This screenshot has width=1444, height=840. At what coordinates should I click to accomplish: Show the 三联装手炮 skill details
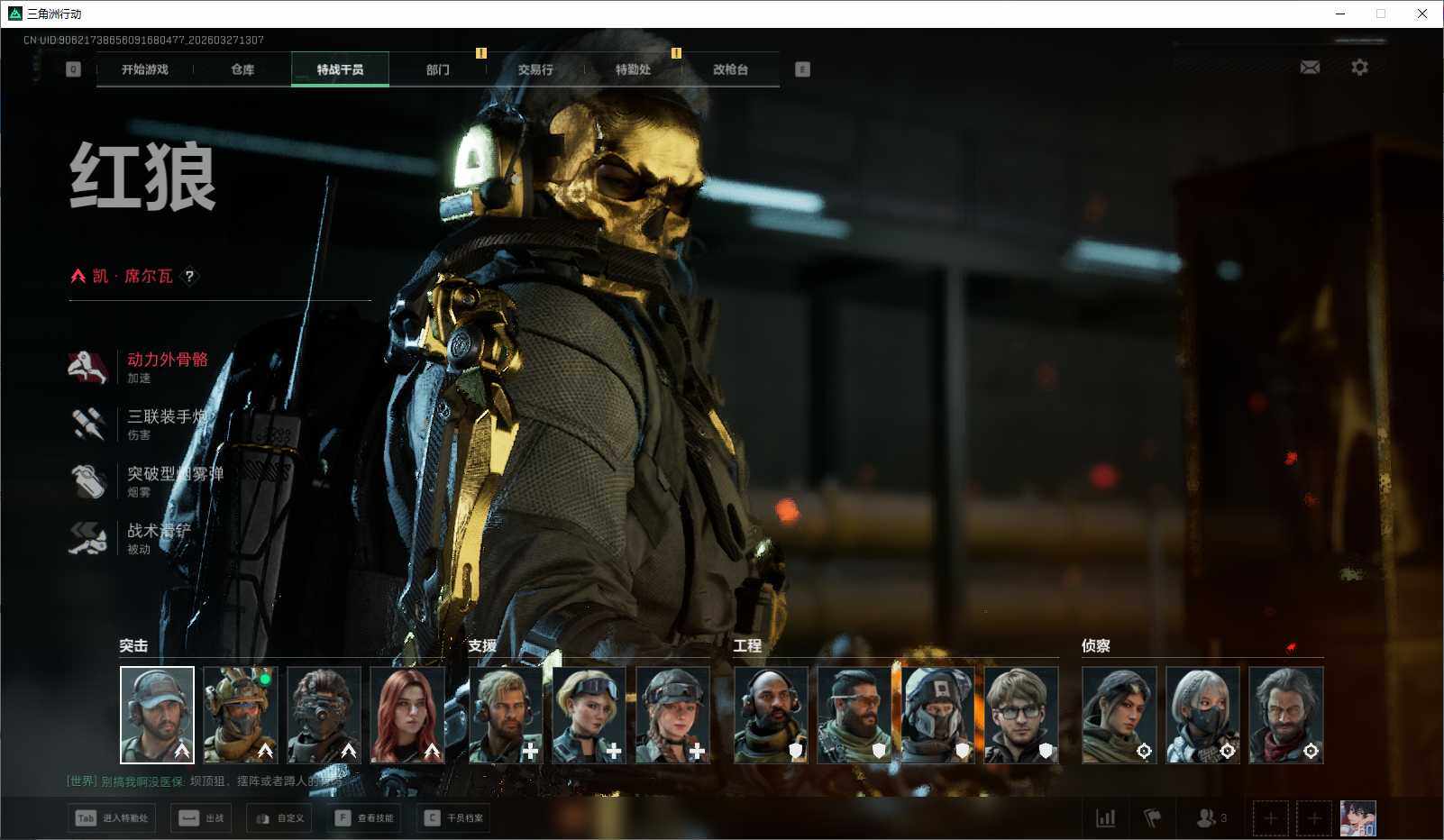click(x=167, y=416)
